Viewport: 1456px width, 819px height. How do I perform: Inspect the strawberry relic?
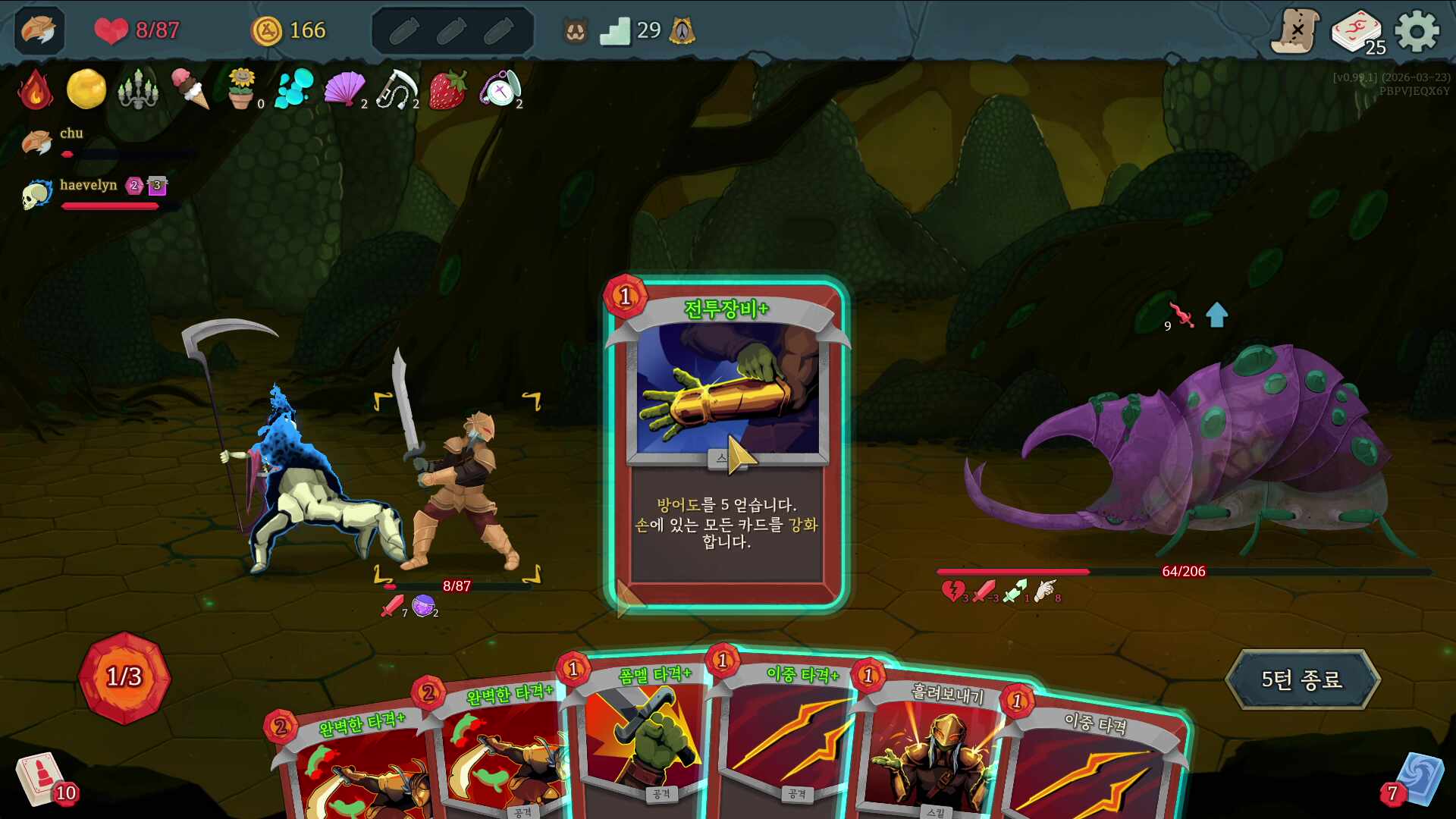pyautogui.click(x=447, y=89)
